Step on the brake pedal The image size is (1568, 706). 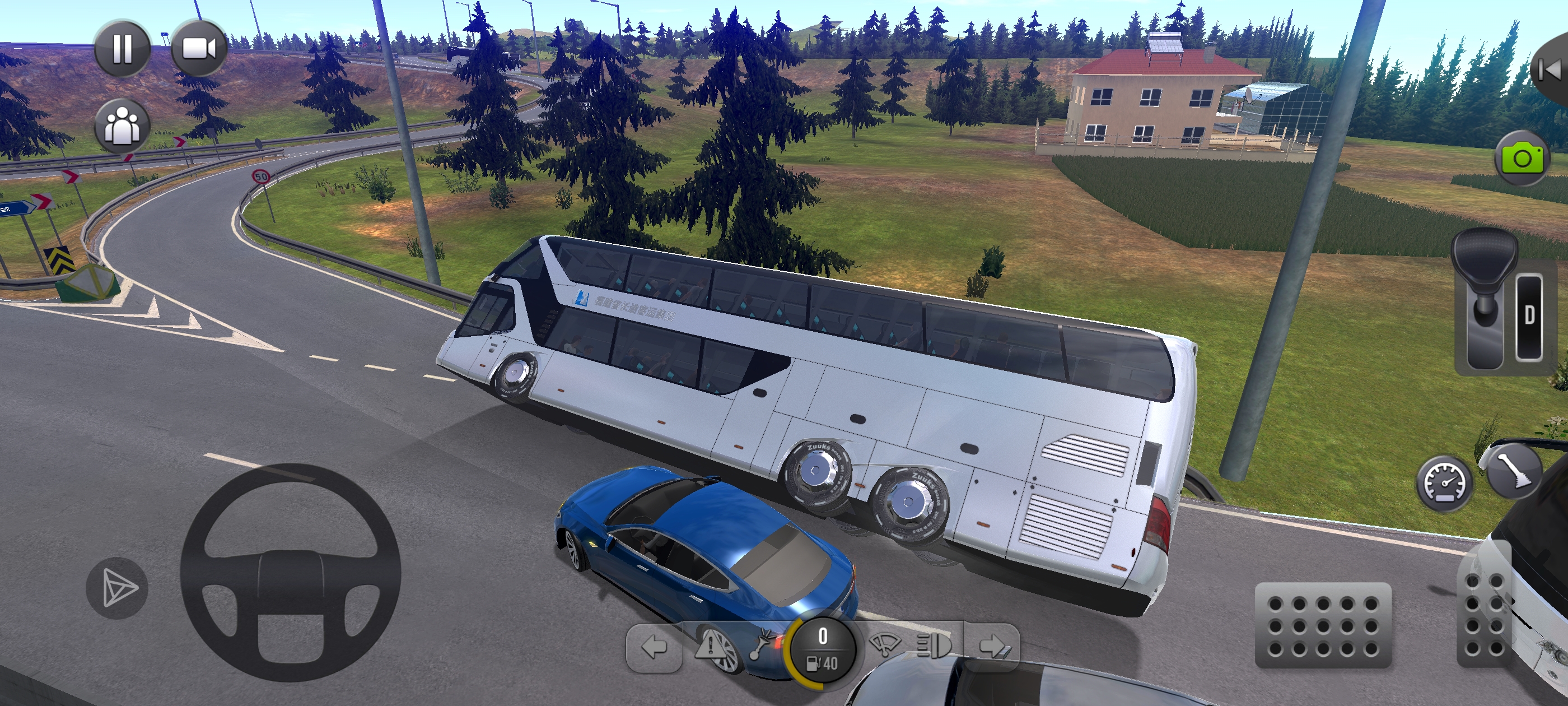pos(1323,625)
